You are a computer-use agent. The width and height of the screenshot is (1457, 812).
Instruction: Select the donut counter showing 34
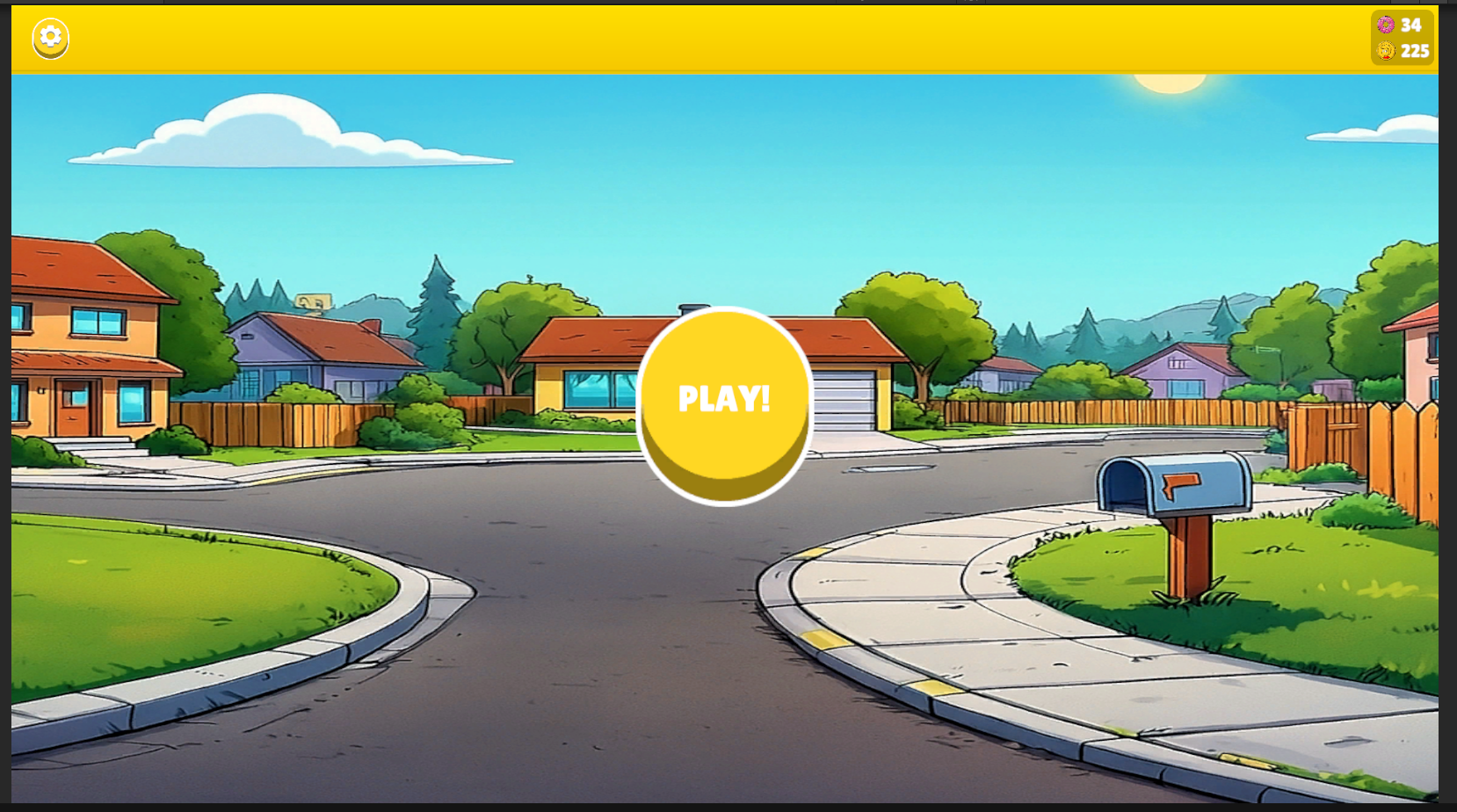coord(1413,26)
